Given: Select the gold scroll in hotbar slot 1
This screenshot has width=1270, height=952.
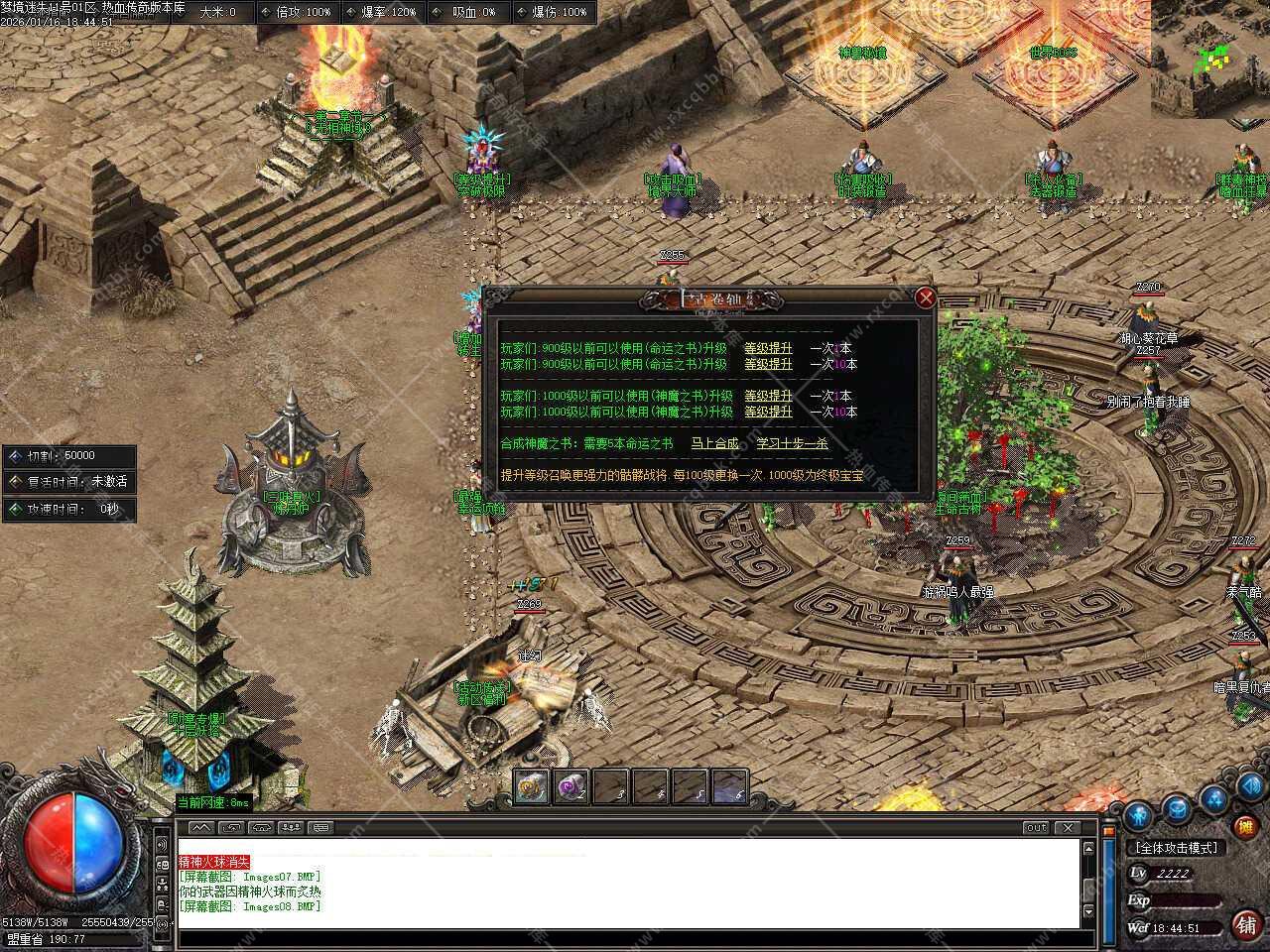Looking at the screenshot, I should point(532,787).
